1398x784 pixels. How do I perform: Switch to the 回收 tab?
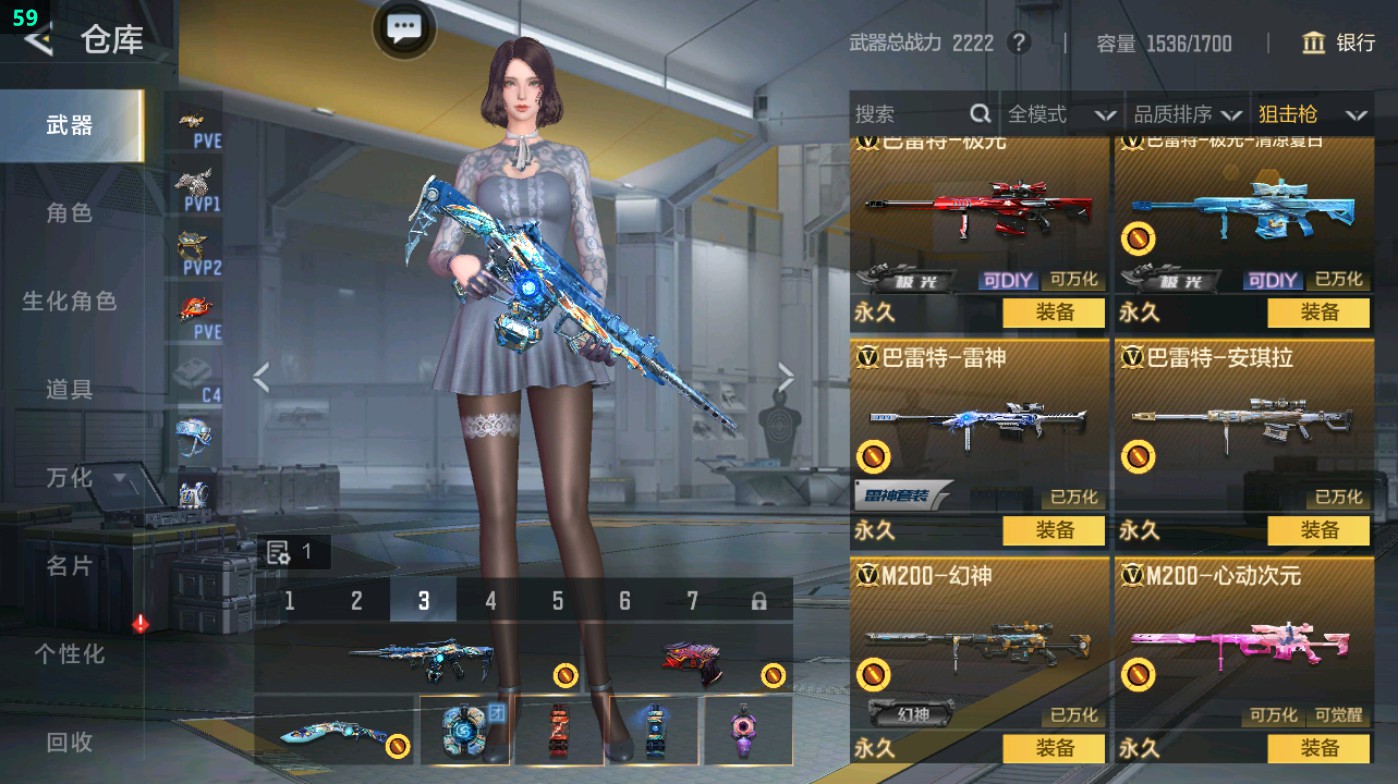pos(69,742)
